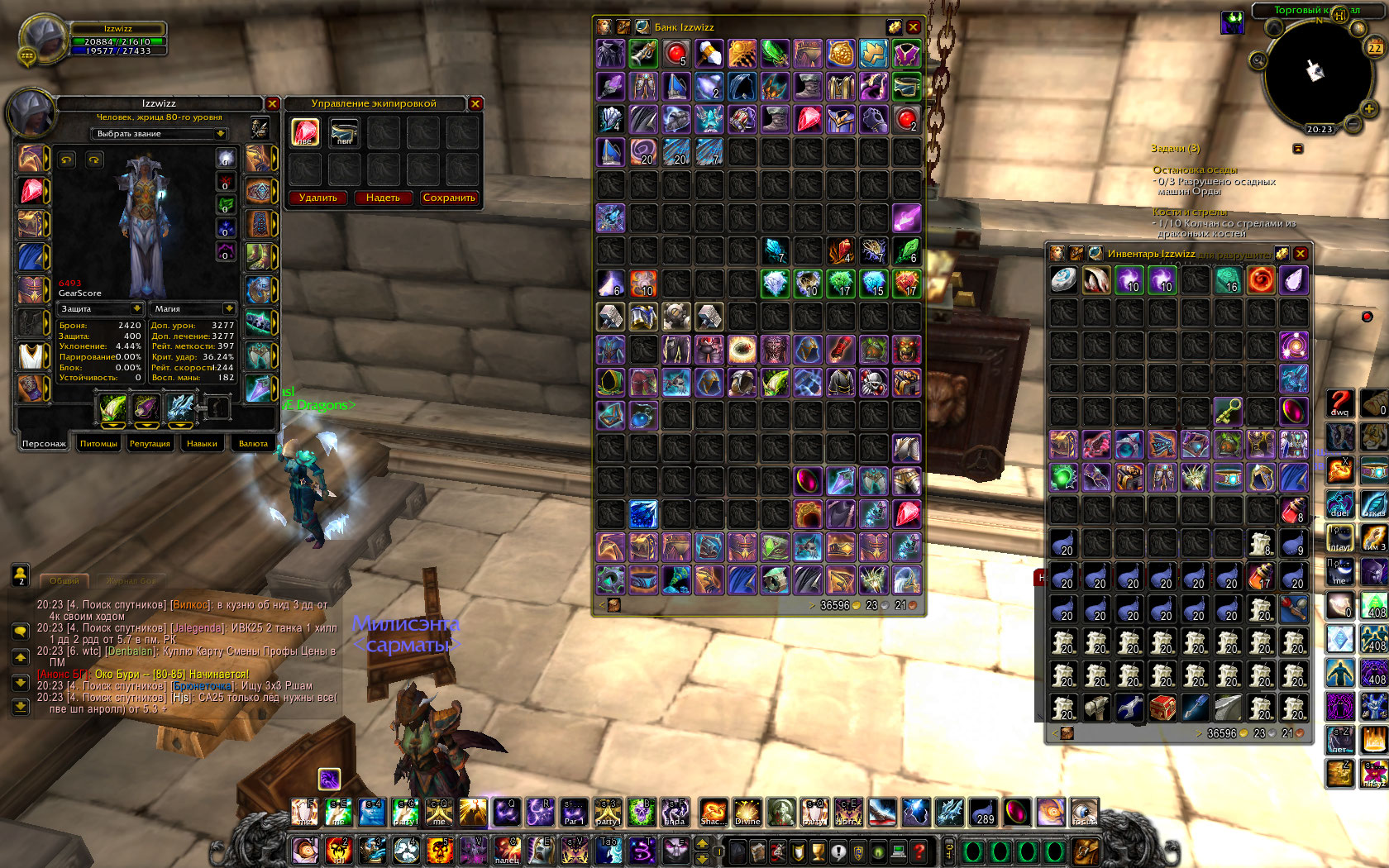The width and height of the screenshot is (1389, 868).
Task: Close the equipment manager panel
Action: (475, 103)
